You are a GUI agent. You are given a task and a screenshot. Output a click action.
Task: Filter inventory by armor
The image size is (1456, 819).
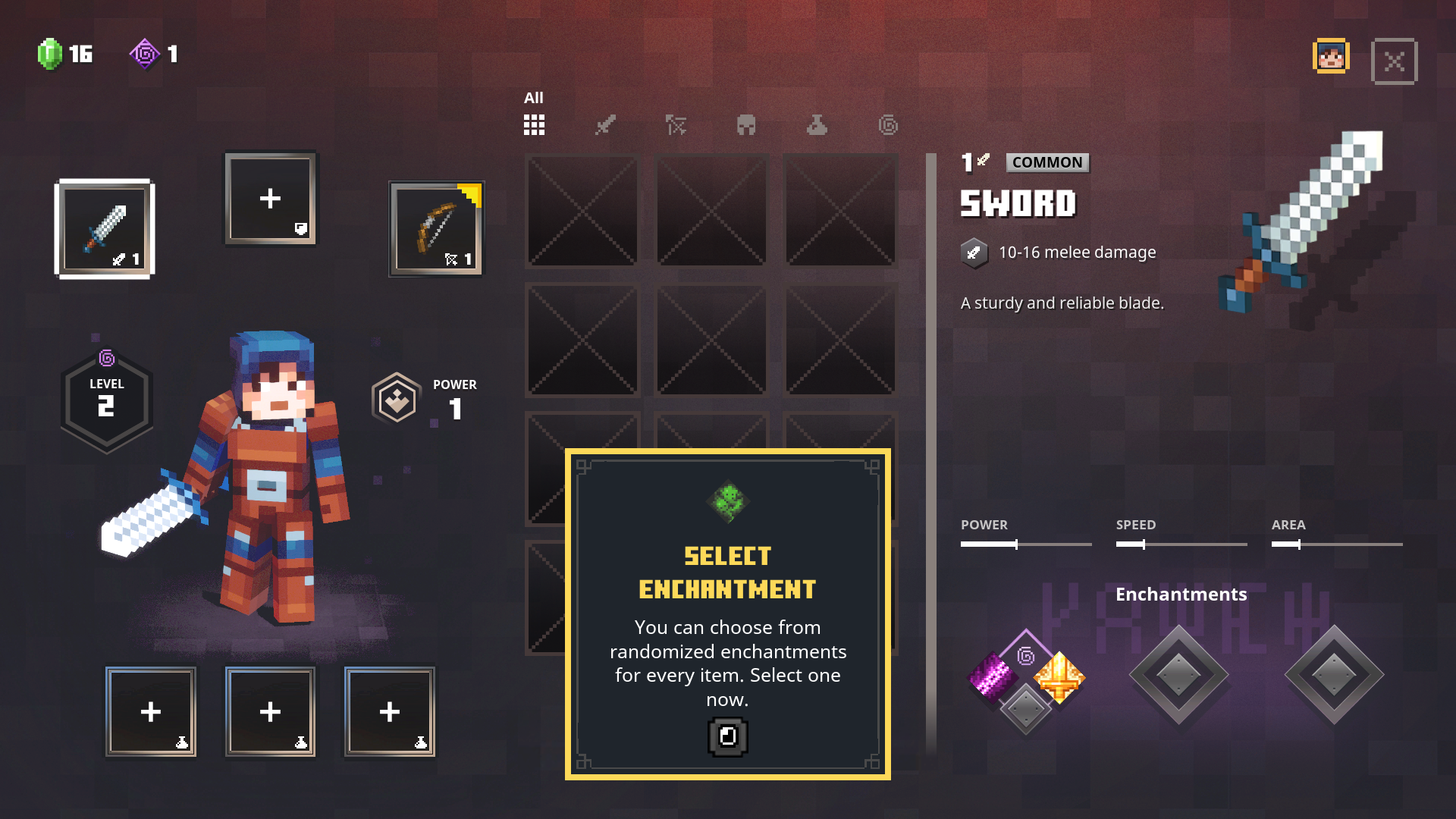pyautogui.click(x=746, y=125)
